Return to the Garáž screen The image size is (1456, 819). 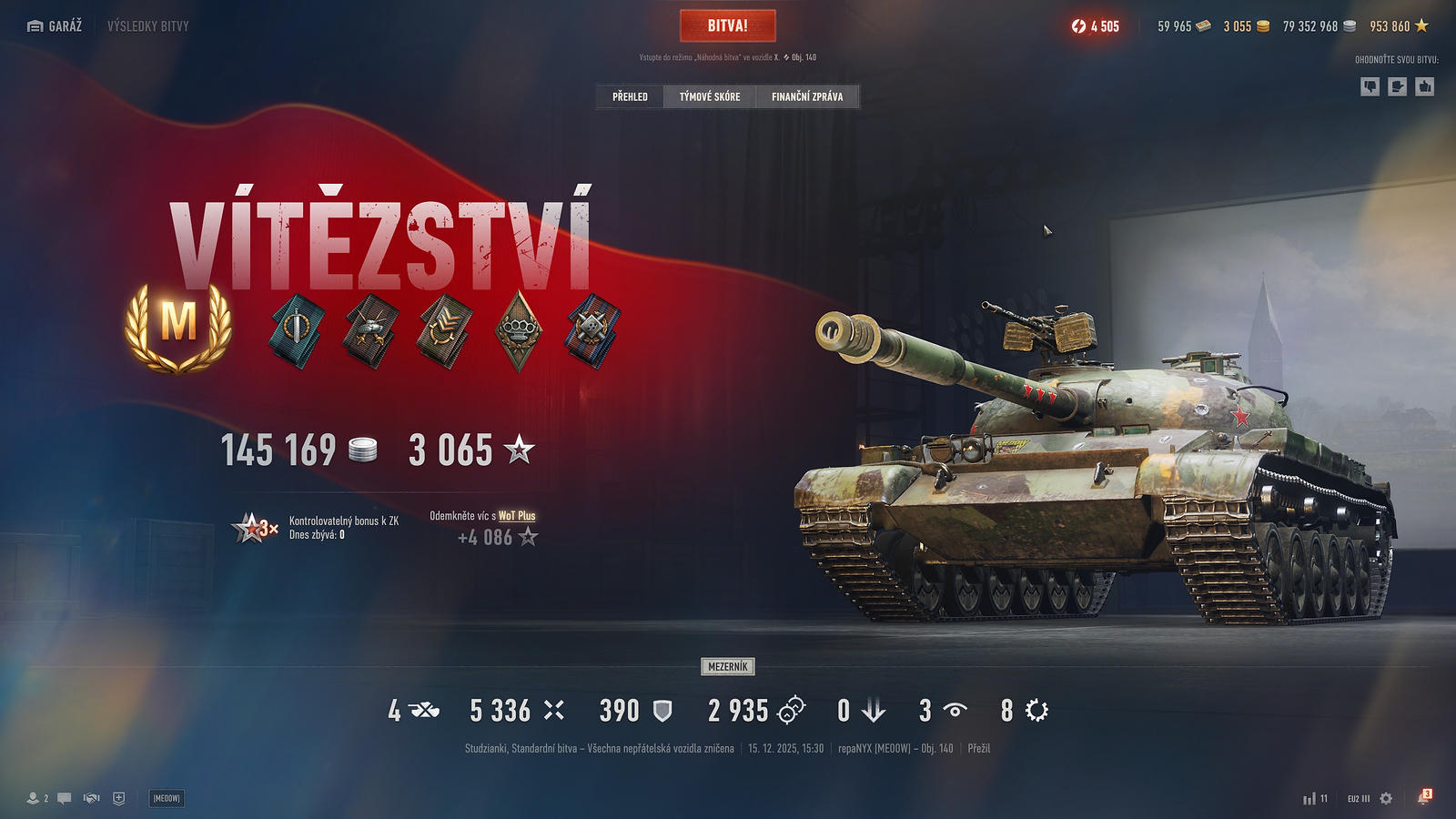(x=55, y=25)
